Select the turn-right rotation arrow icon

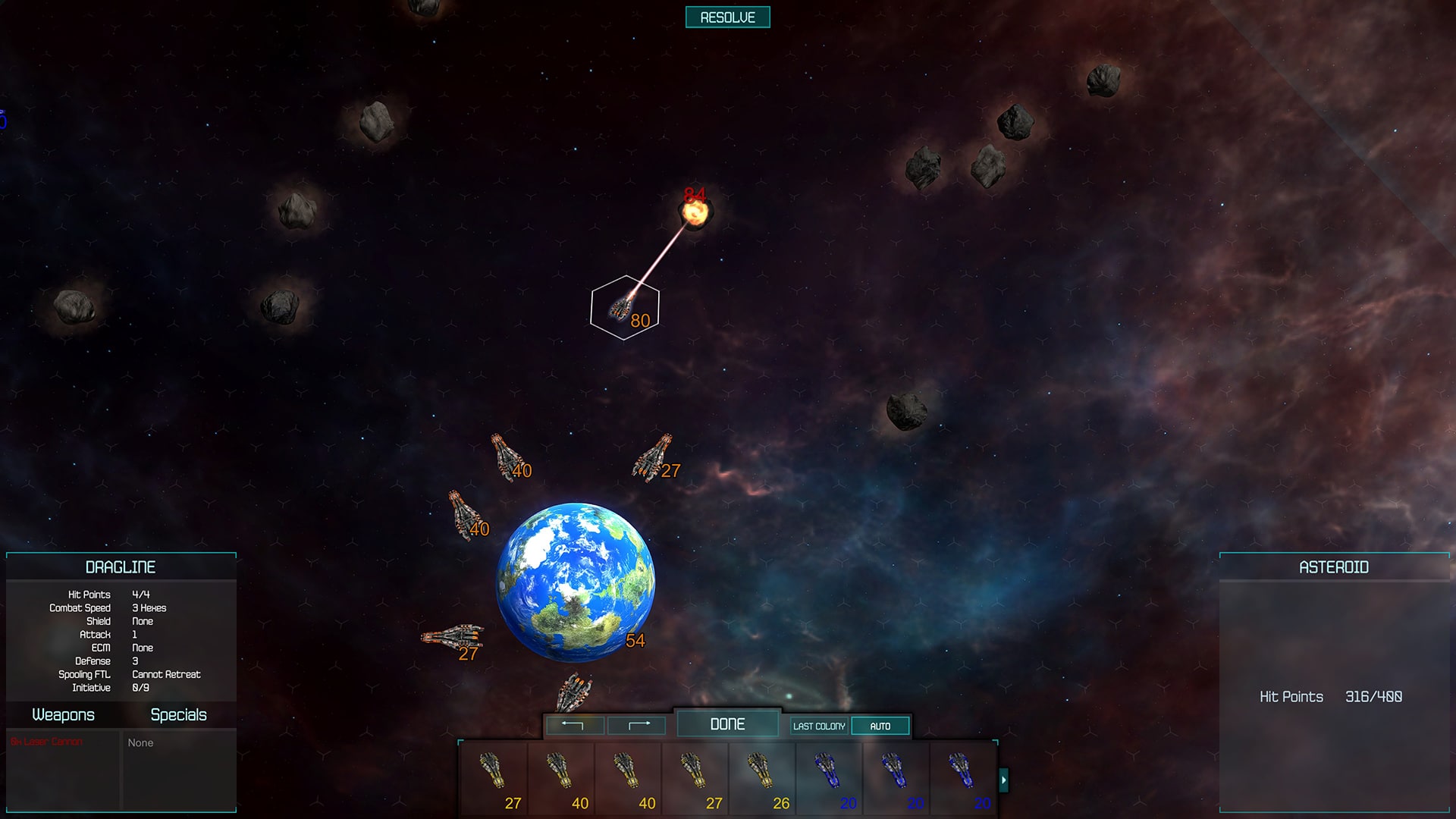[637, 725]
